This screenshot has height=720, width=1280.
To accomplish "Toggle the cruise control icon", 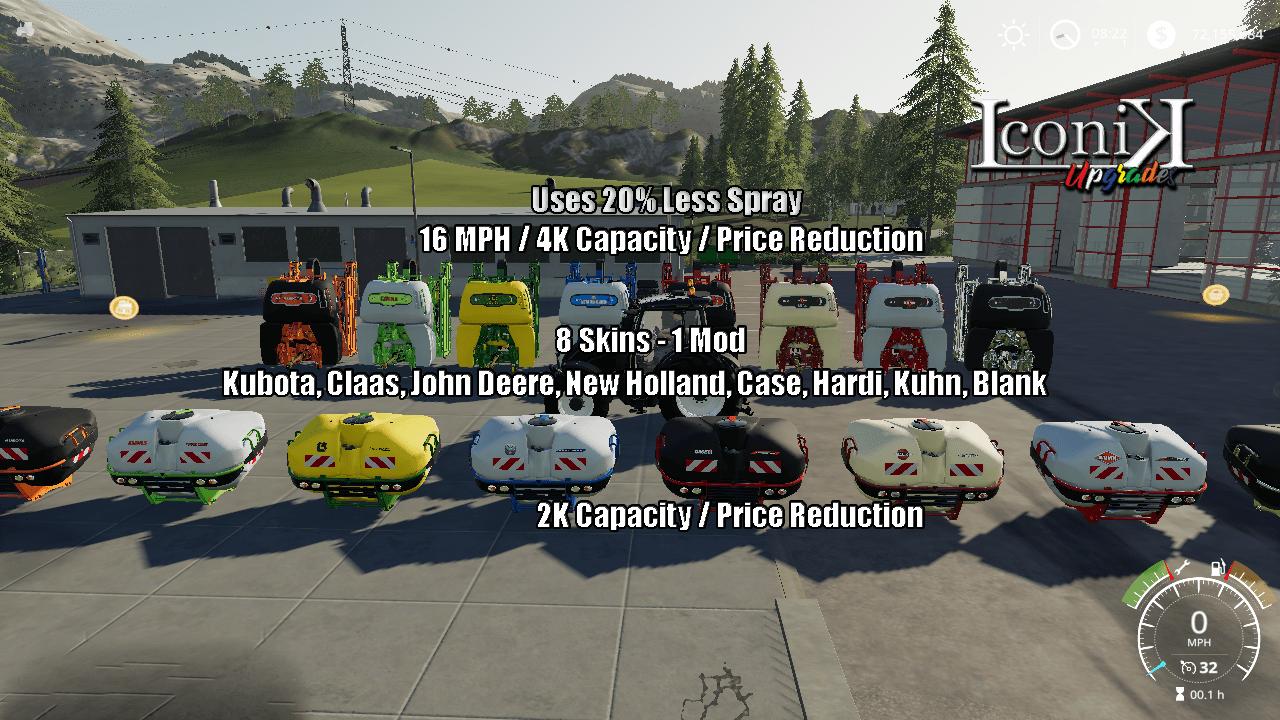I will [x=1188, y=667].
